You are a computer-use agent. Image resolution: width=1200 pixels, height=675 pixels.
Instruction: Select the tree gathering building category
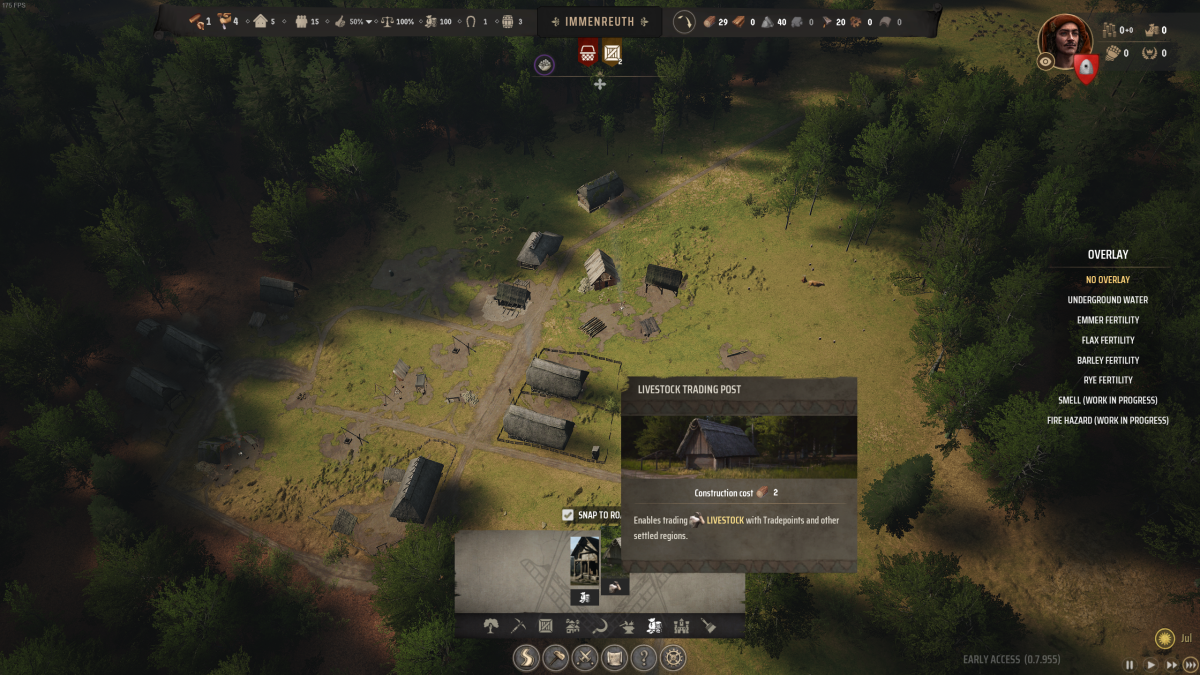pyautogui.click(x=491, y=627)
